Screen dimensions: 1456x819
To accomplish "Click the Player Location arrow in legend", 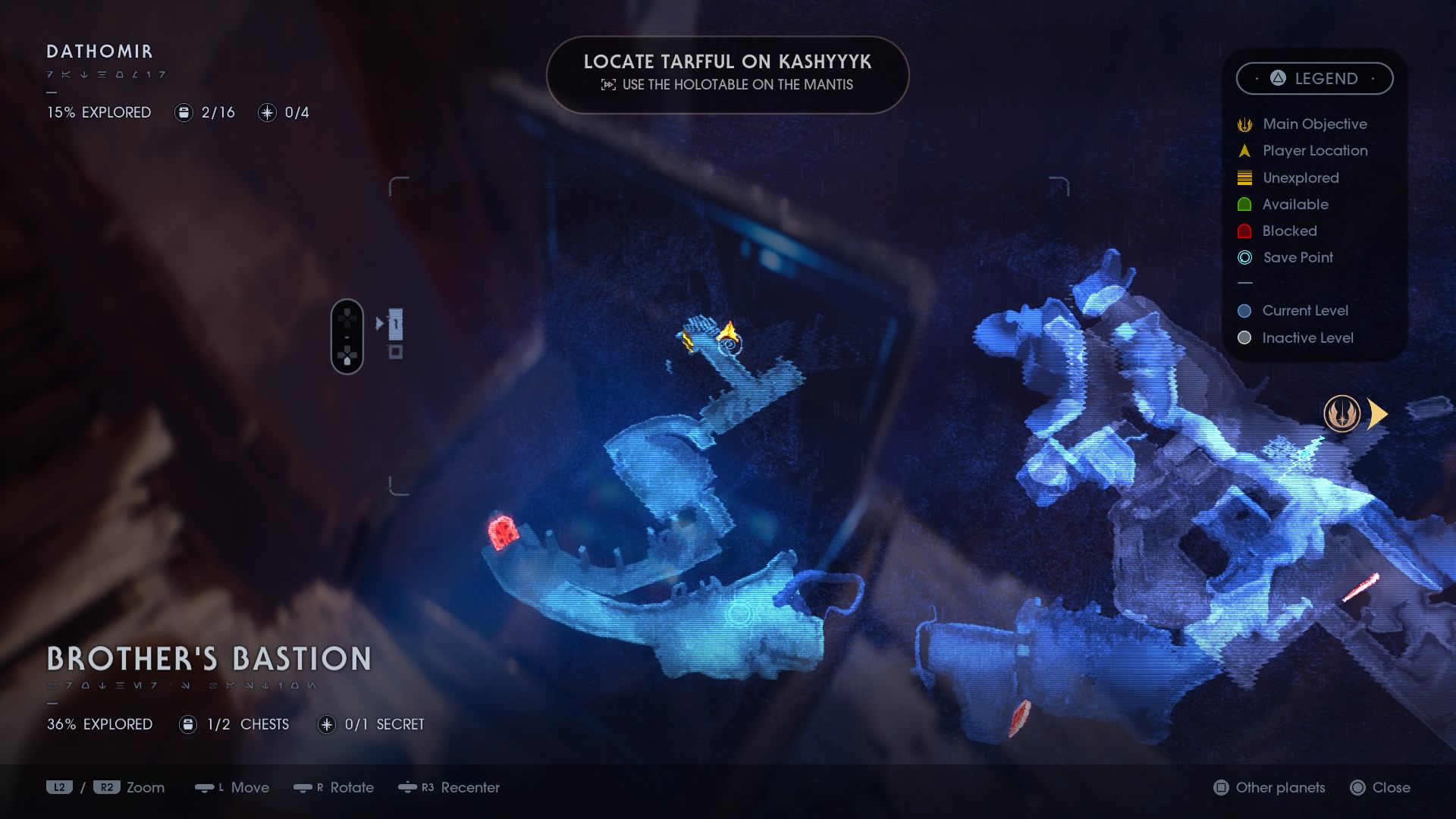I will click(1244, 150).
